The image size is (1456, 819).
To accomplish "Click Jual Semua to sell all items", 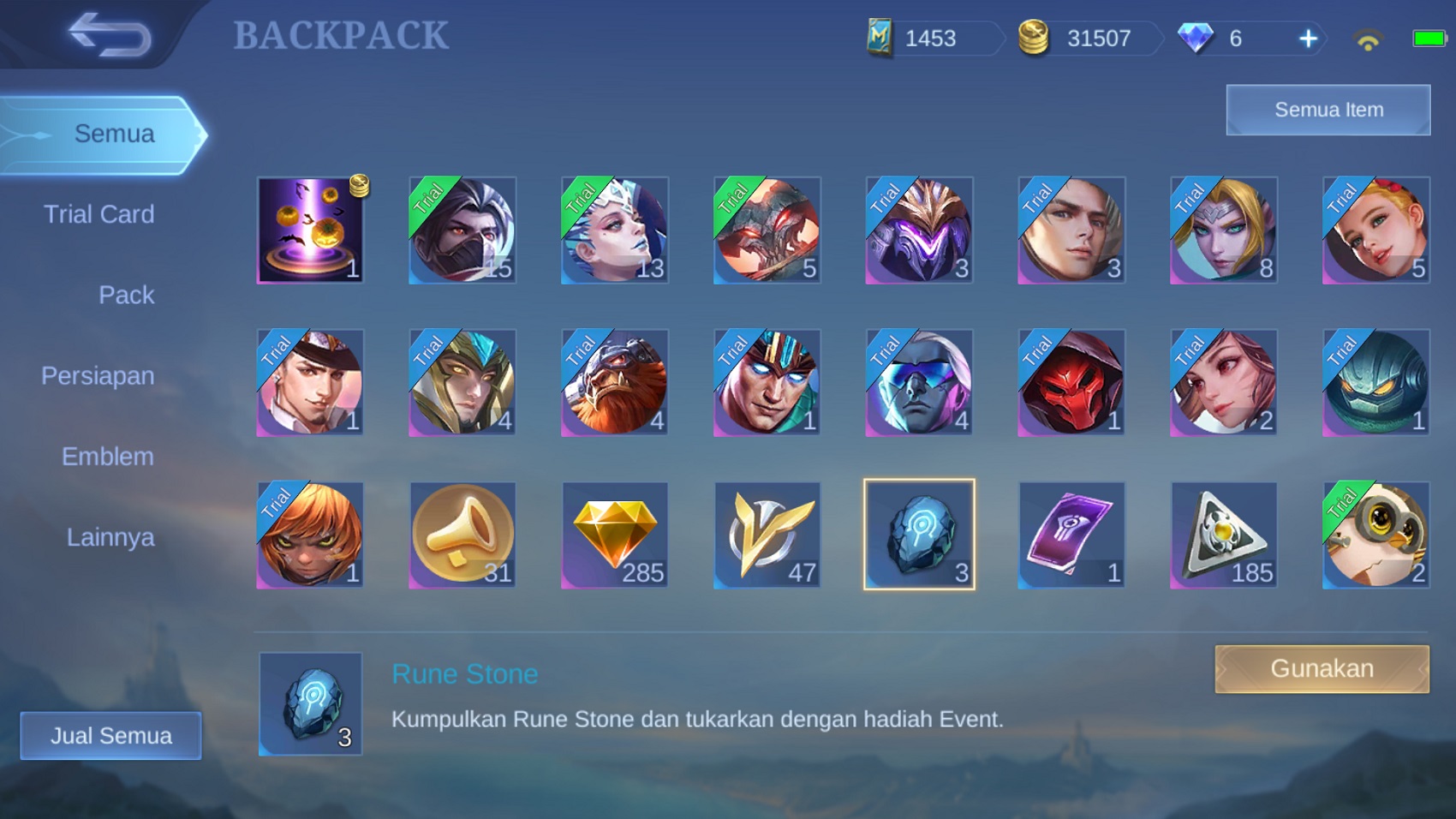I will [110, 735].
